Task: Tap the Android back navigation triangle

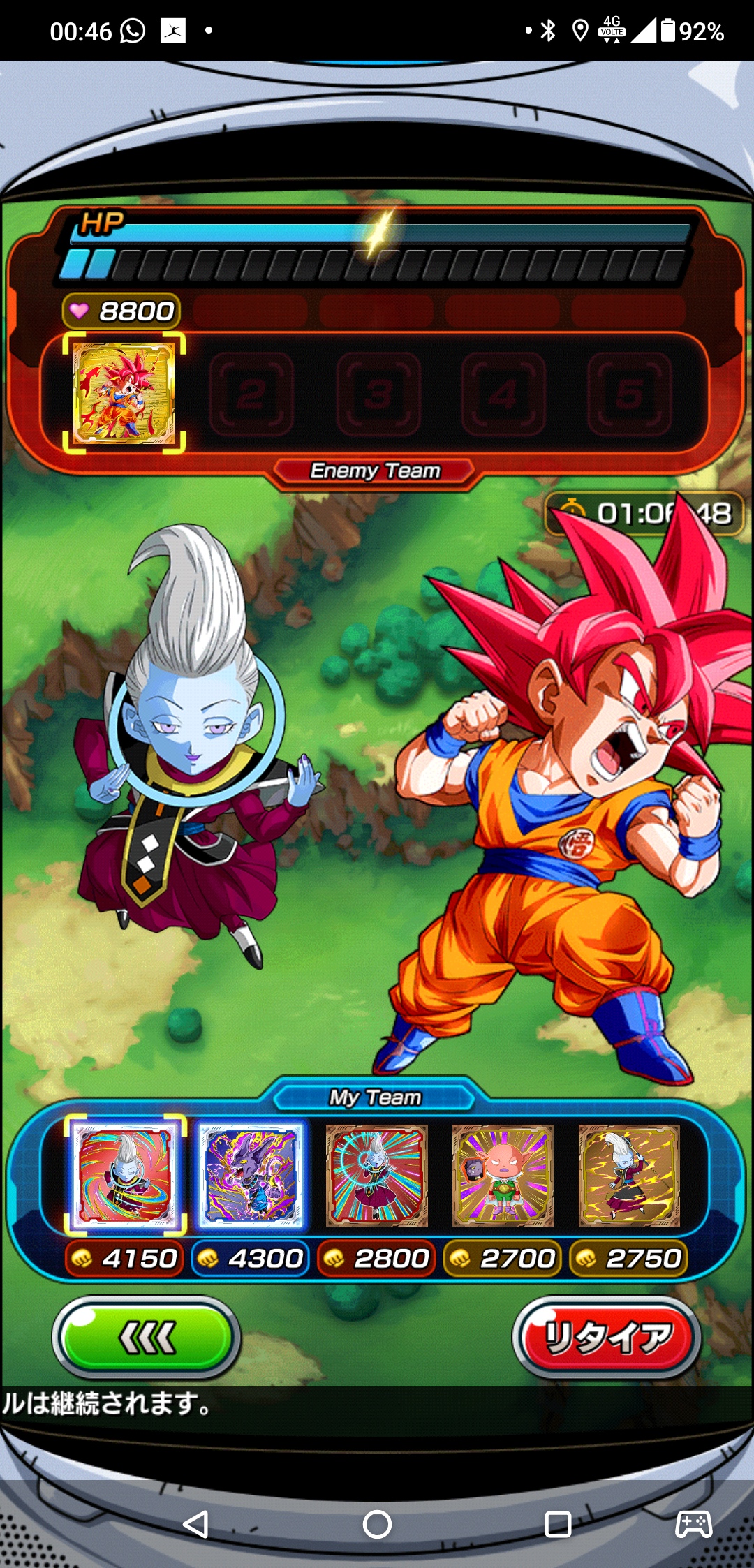Action: tap(196, 1525)
